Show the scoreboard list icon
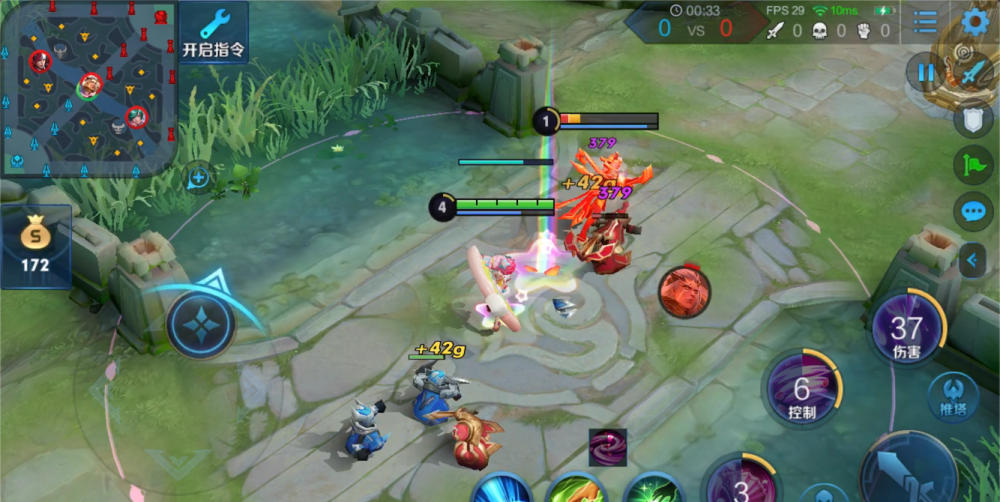 coord(926,21)
